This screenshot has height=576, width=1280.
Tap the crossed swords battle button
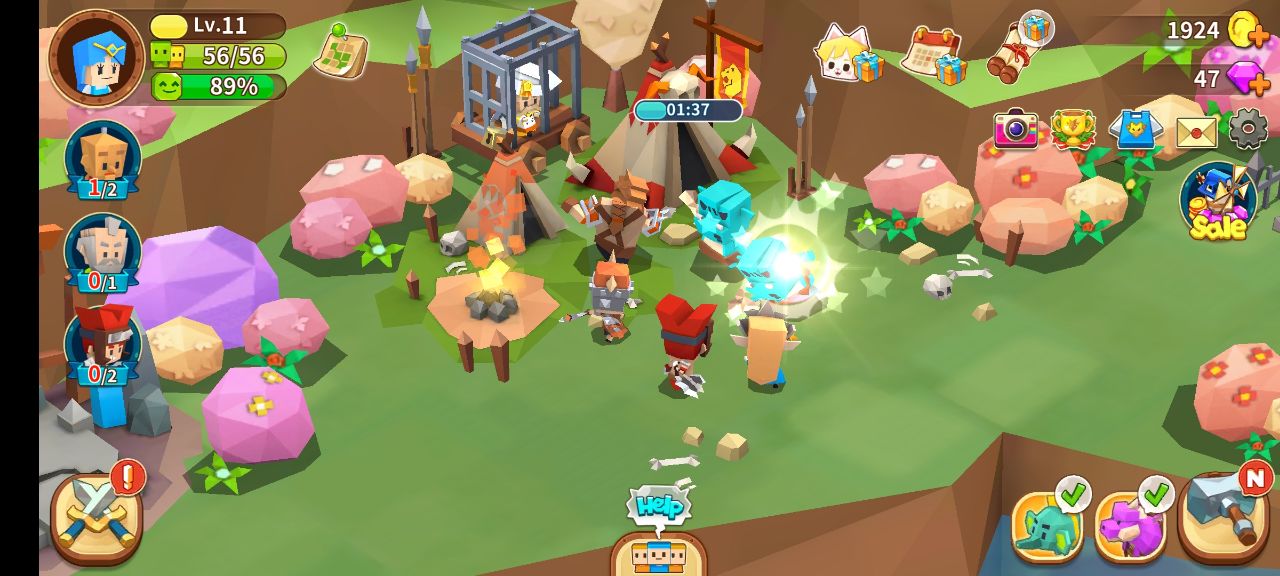[95, 517]
